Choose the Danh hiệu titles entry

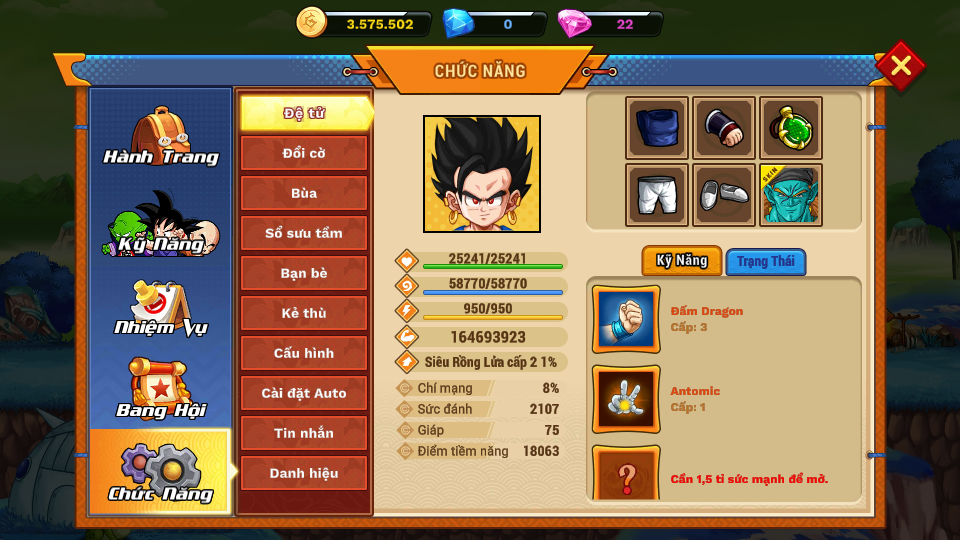tap(304, 473)
